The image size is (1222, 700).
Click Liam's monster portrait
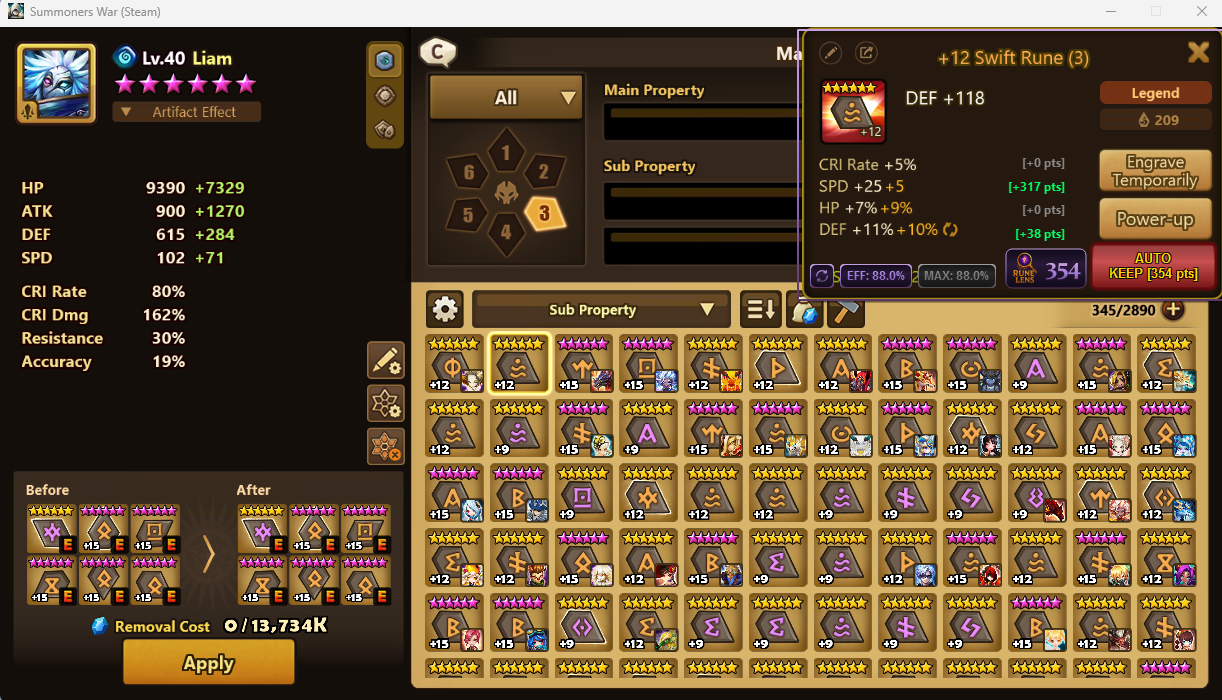(56, 83)
